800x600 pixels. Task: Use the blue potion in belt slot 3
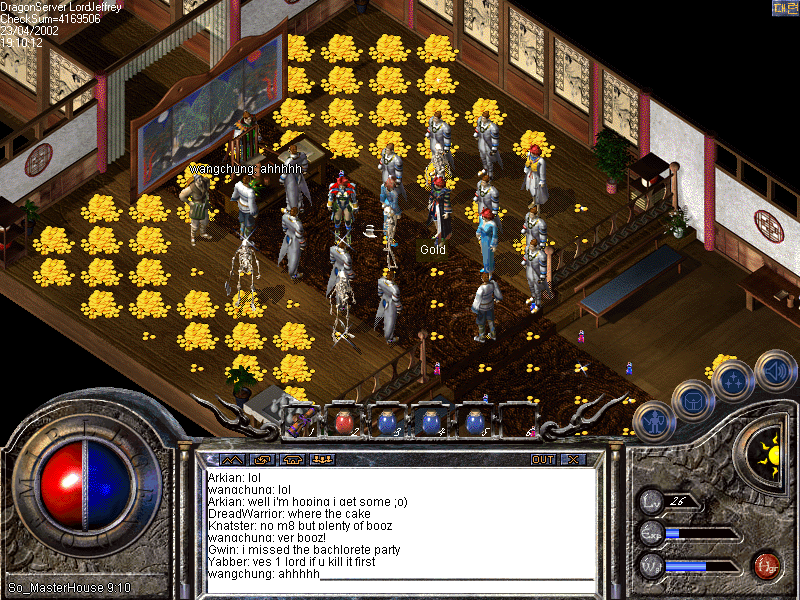coord(384,421)
